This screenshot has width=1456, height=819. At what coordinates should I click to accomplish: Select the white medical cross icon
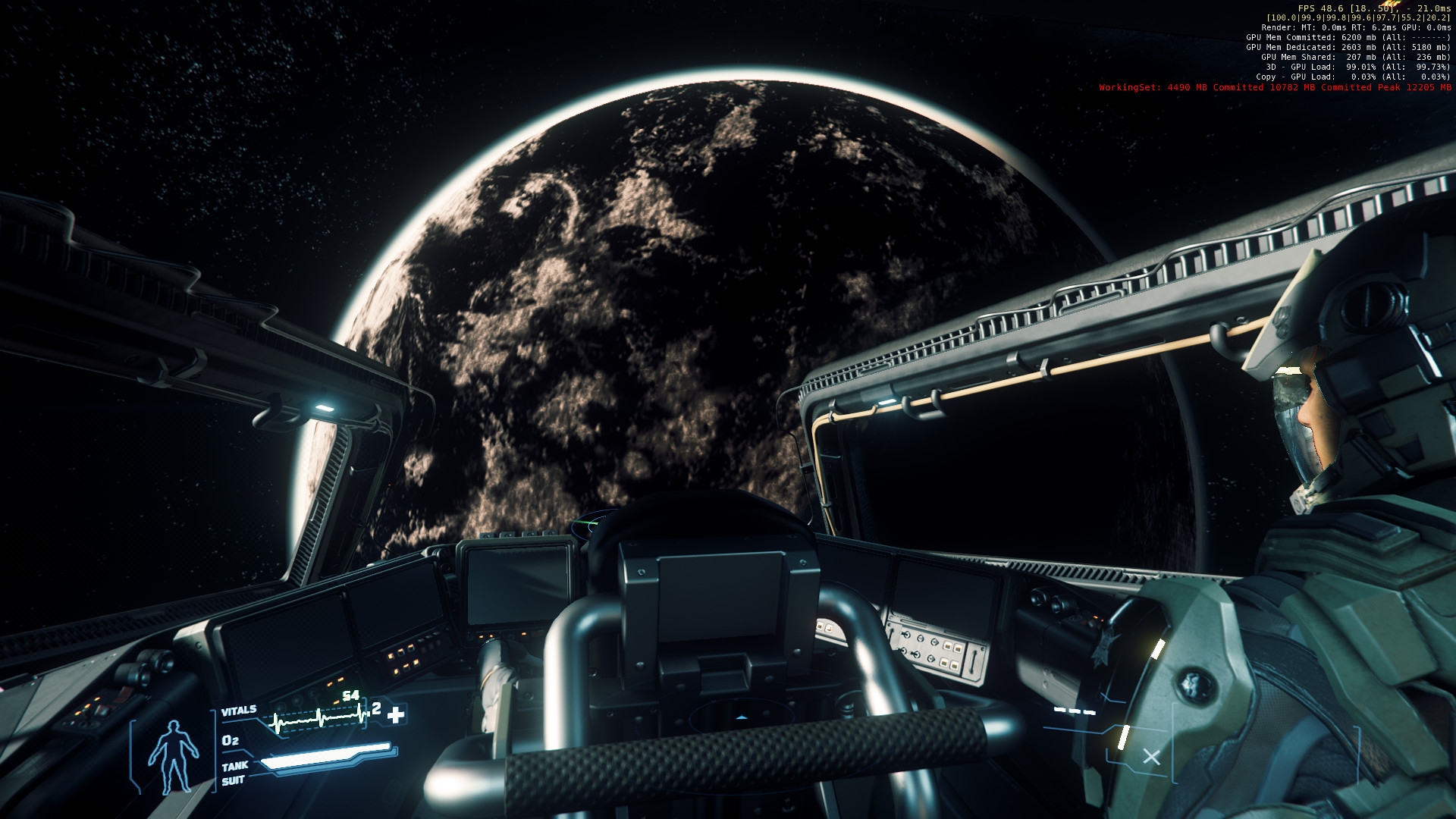pyautogui.click(x=396, y=714)
